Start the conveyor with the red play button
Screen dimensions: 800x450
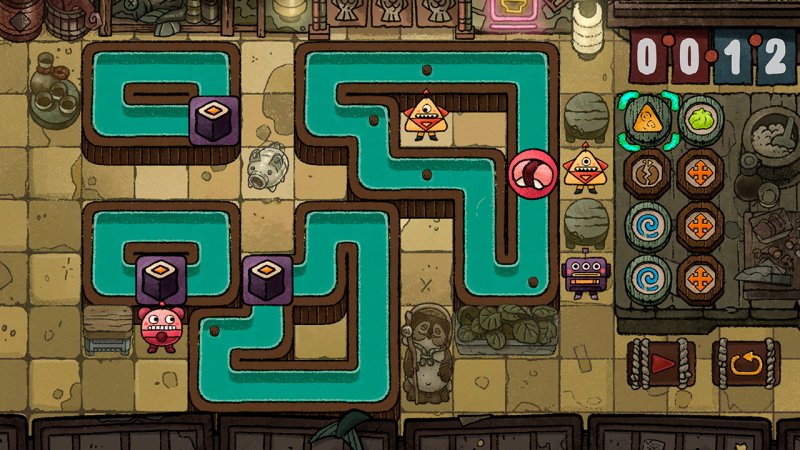pyautogui.click(x=660, y=364)
